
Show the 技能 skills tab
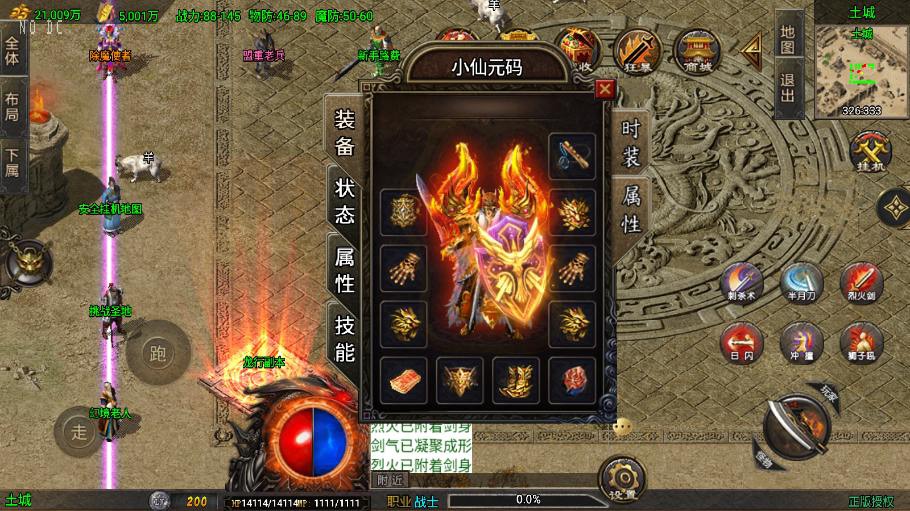click(344, 337)
